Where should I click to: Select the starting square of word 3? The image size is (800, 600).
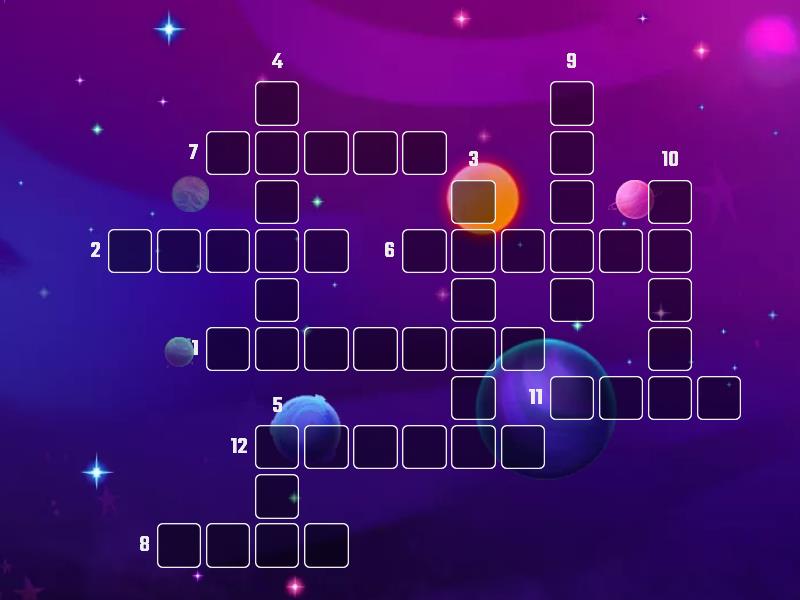[x=473, y=201]
